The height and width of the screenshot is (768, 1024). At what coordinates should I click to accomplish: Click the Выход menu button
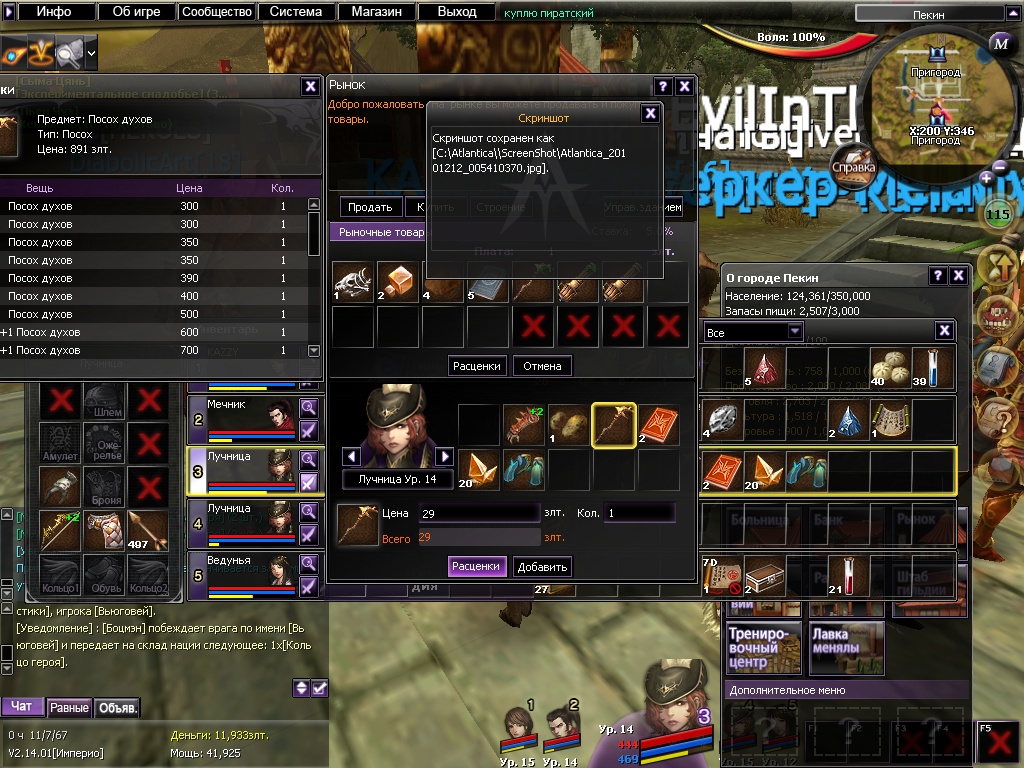coord(457,12)
